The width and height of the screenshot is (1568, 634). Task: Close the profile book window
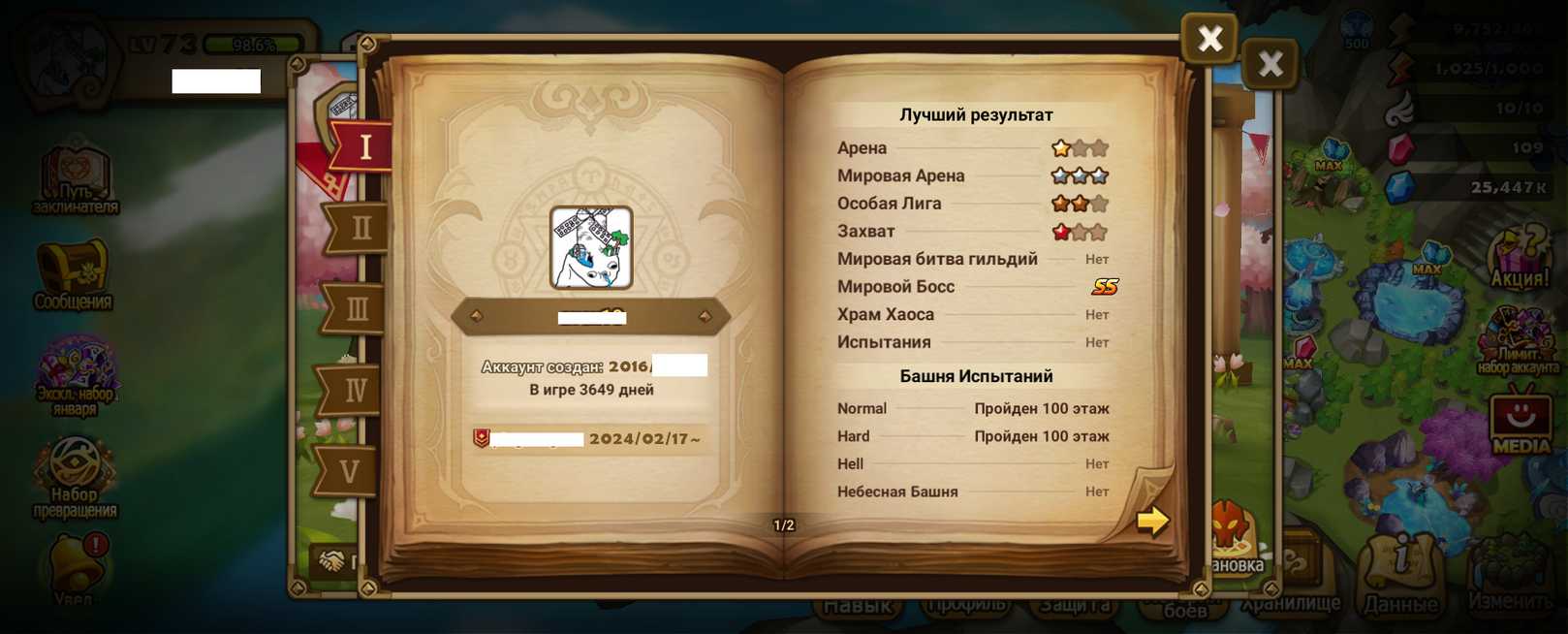tap(1208, 39)
